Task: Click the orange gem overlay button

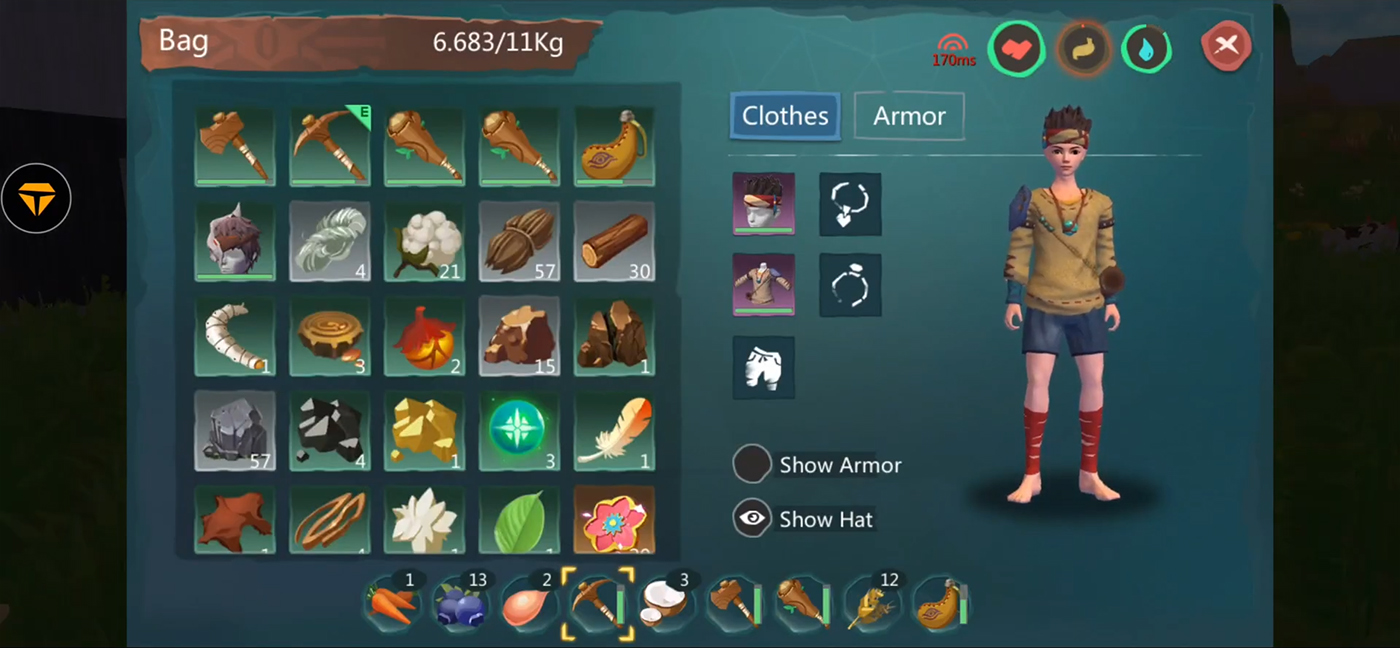Action: [36, 199]
